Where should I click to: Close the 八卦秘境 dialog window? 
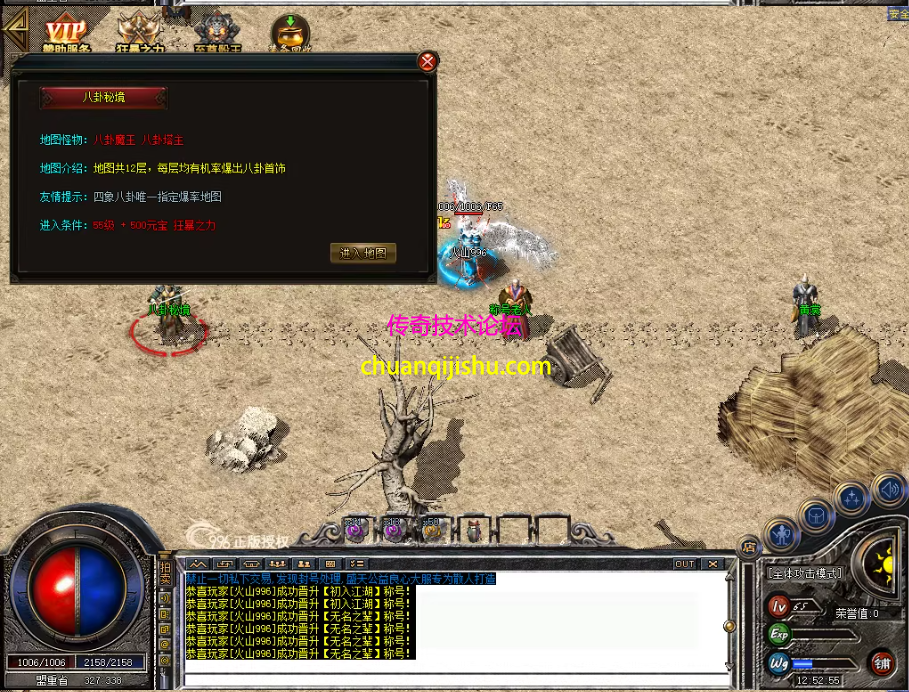pos(427,62)
